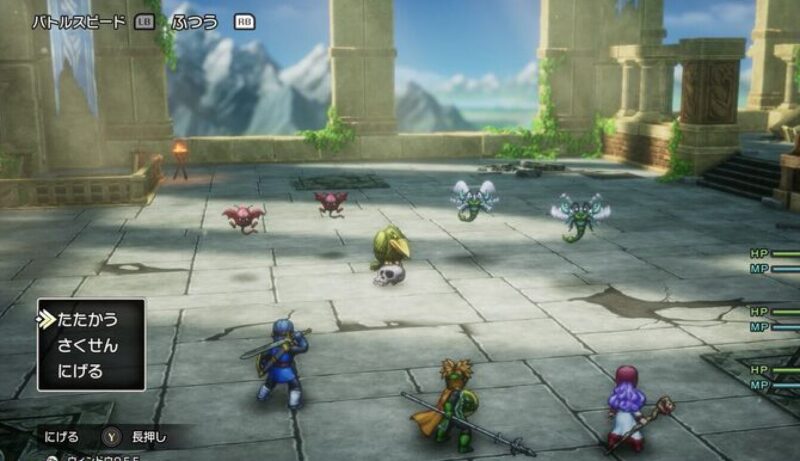Choose さくせん in the command menu
Screen dimensions: 800x461
click(x=90, y=346)
